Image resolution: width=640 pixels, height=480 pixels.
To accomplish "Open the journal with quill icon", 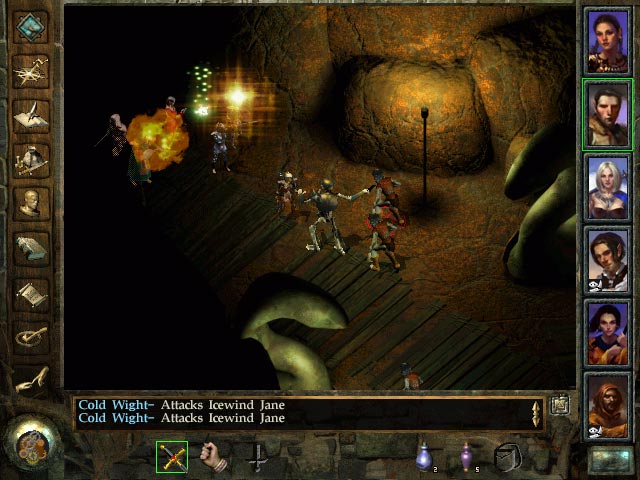I will pyautogui.click(x=31, y=115).
